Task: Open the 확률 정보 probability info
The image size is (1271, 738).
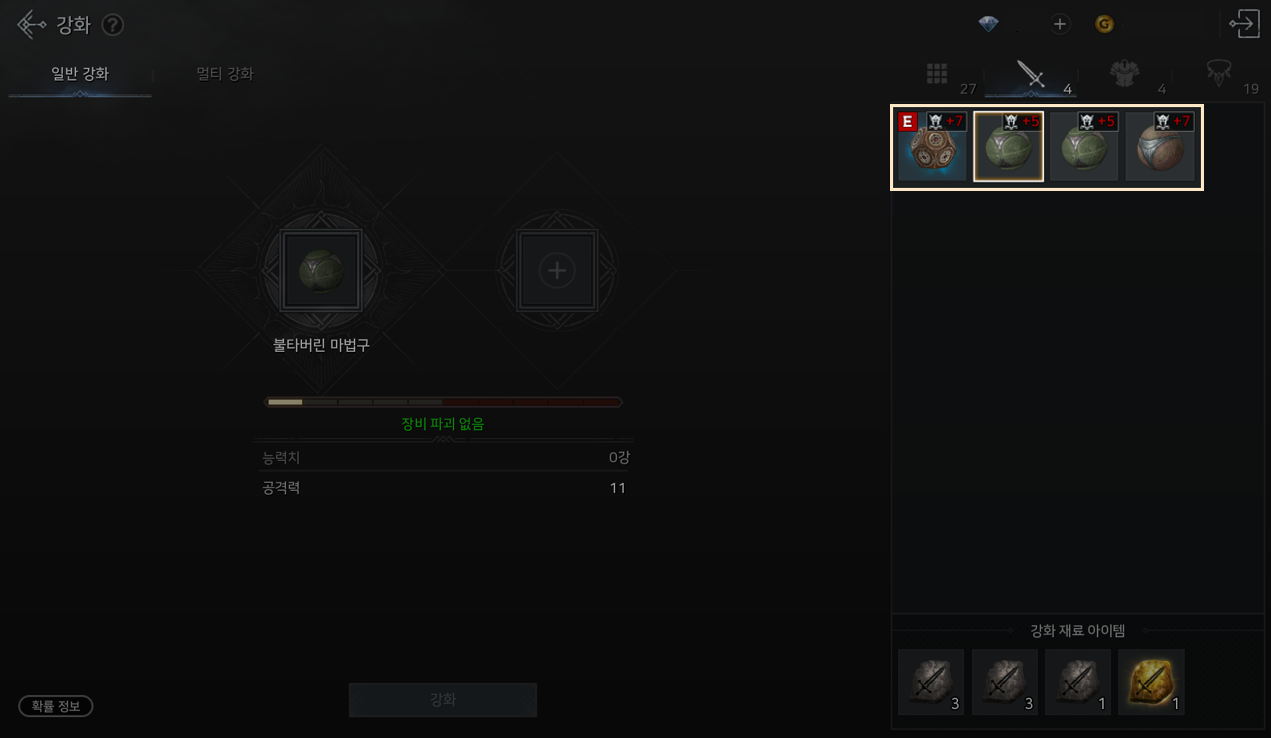Action: (x=56, y=706)
